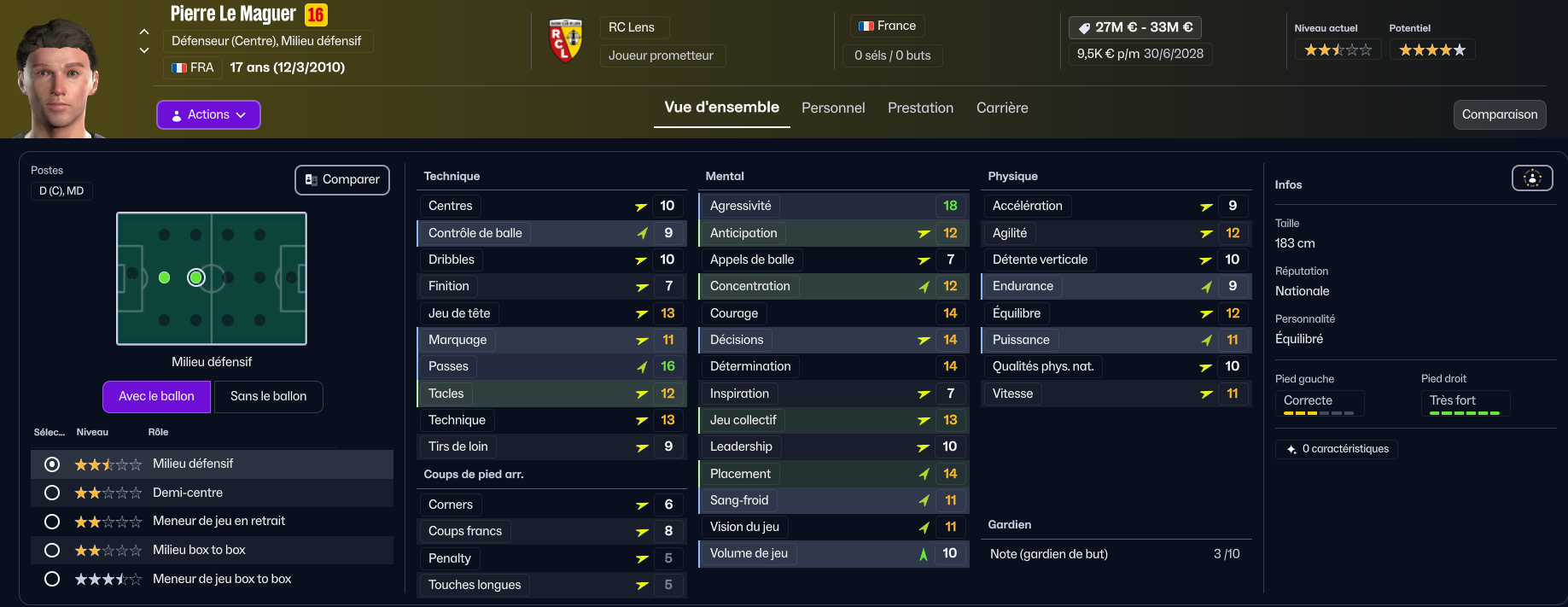1568x607 pixels.
Task: Open the Comparer button in Postes panel
Action: (342, 179)
